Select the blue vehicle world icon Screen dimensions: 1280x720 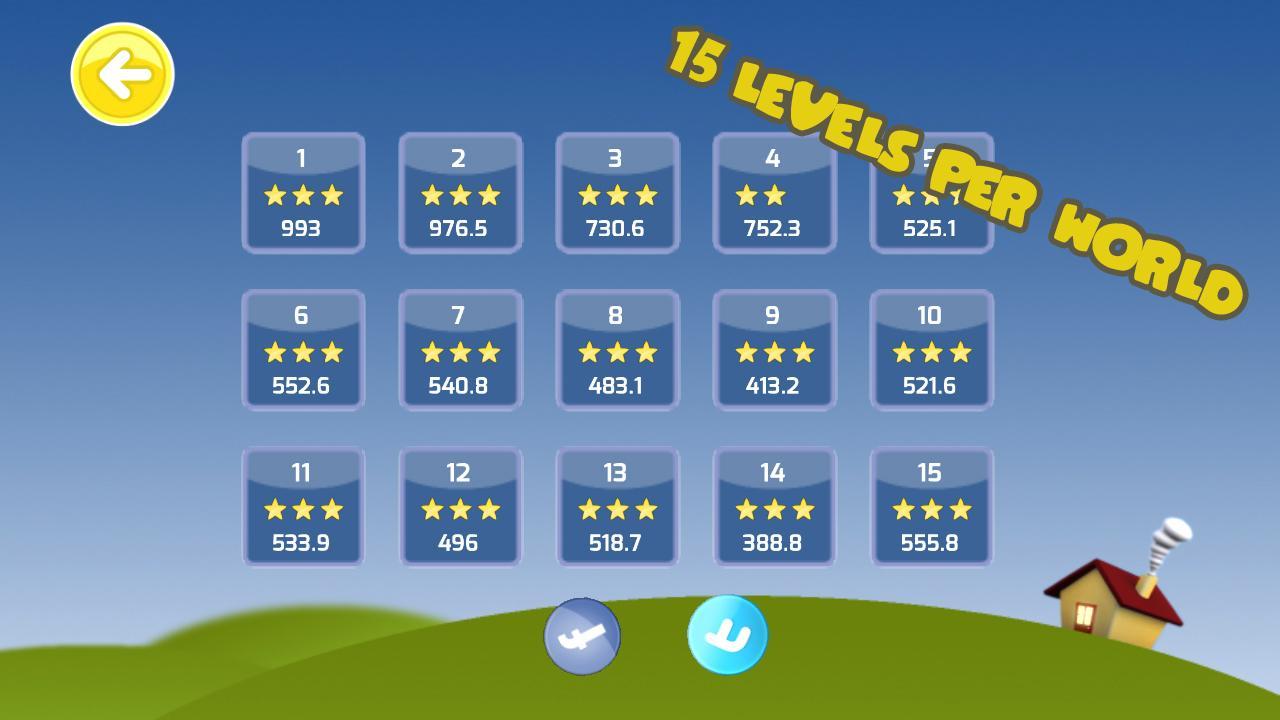pos(725,636)
